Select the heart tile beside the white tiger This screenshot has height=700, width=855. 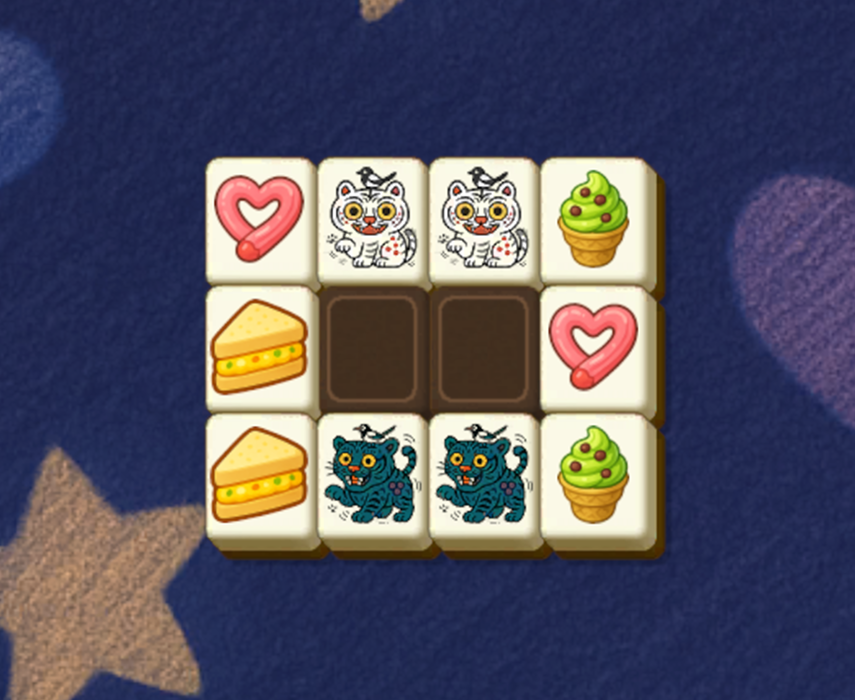click(x=261, y=219)
